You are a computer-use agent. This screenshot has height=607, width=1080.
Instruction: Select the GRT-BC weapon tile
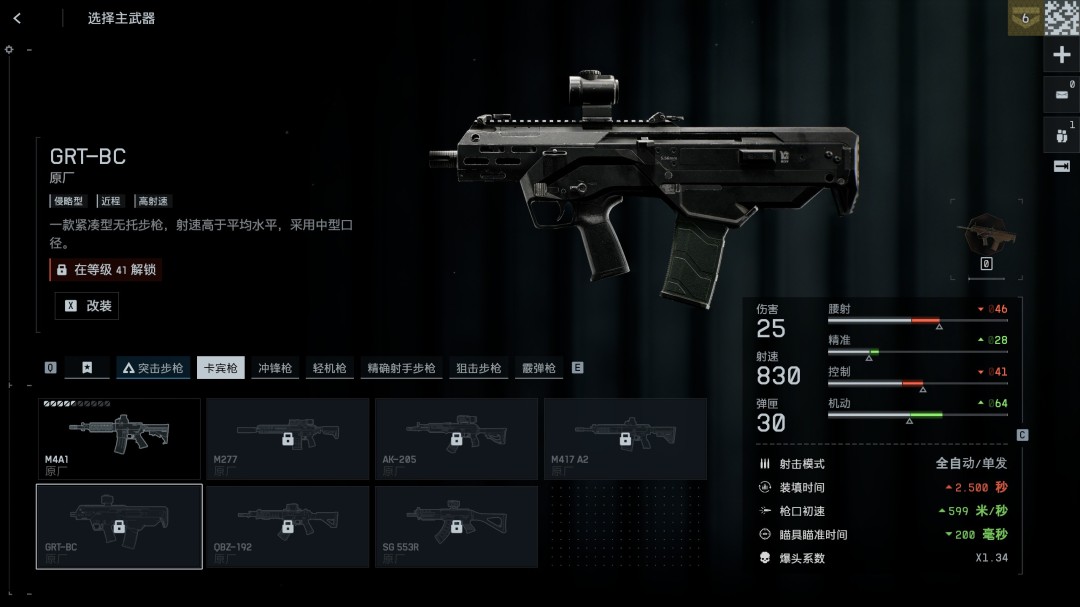click(x=119, y=526)
